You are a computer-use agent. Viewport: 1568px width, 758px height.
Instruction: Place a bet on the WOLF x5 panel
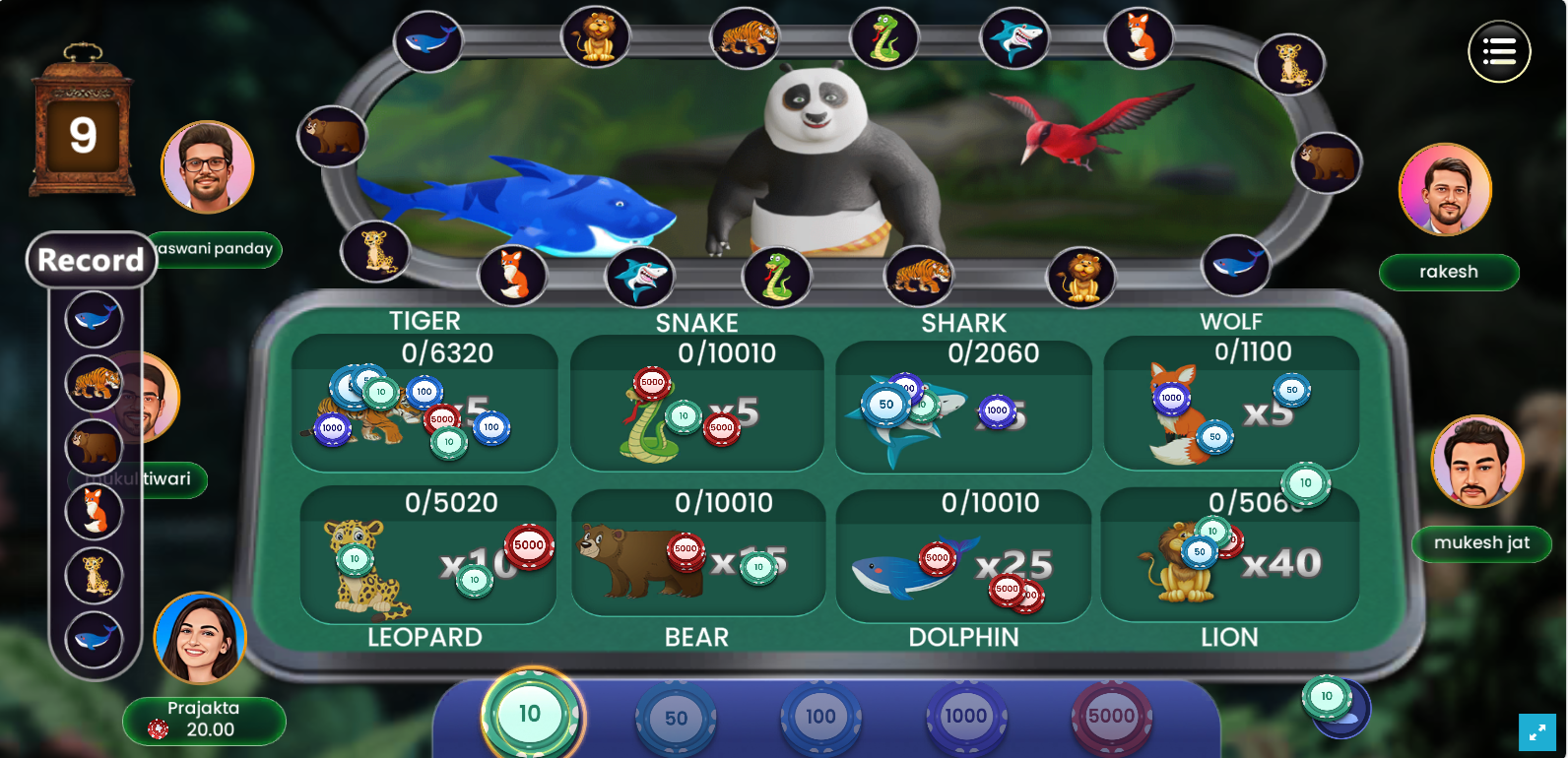coord(1230,409)
